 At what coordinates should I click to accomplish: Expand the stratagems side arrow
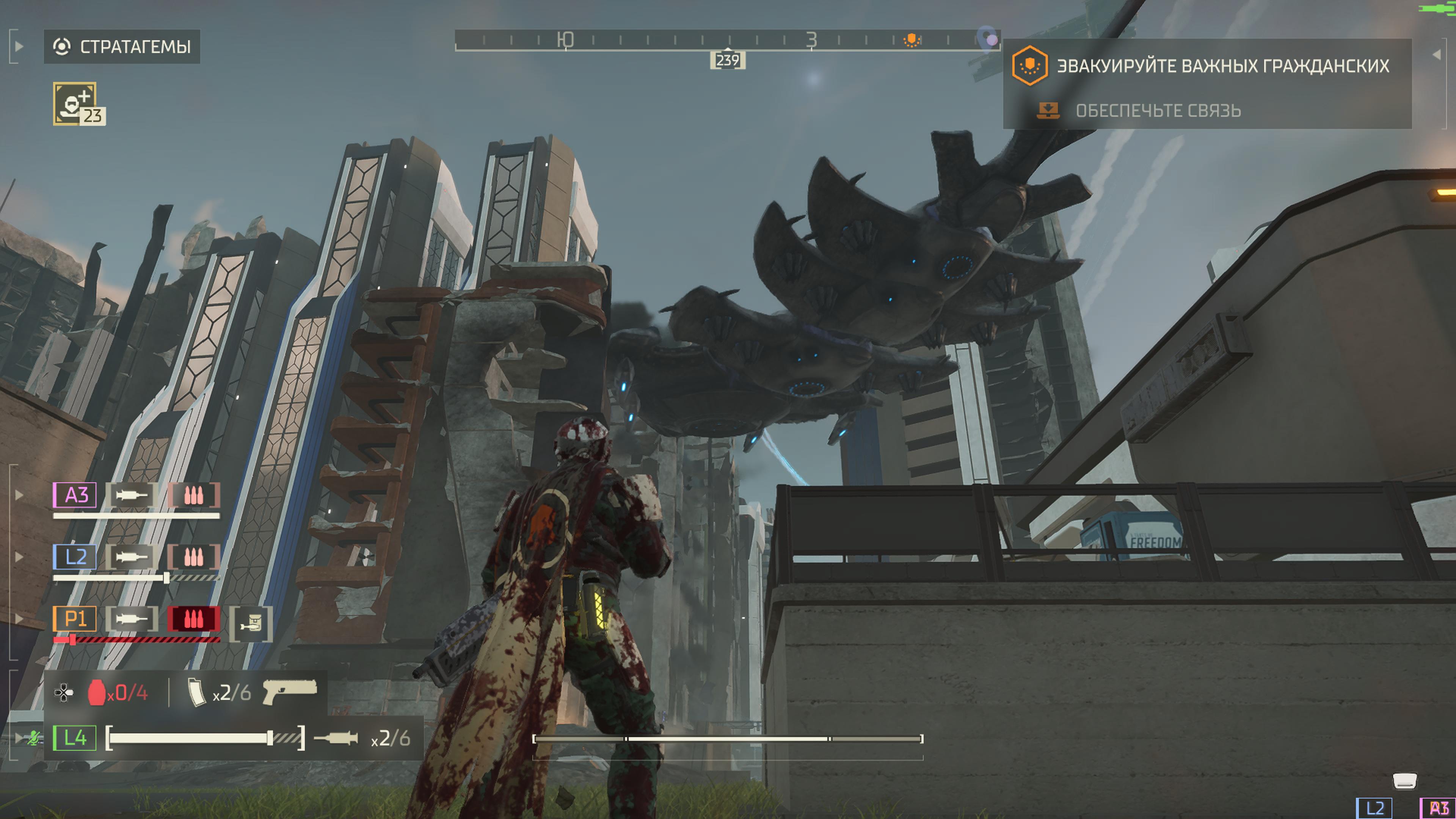18,46
